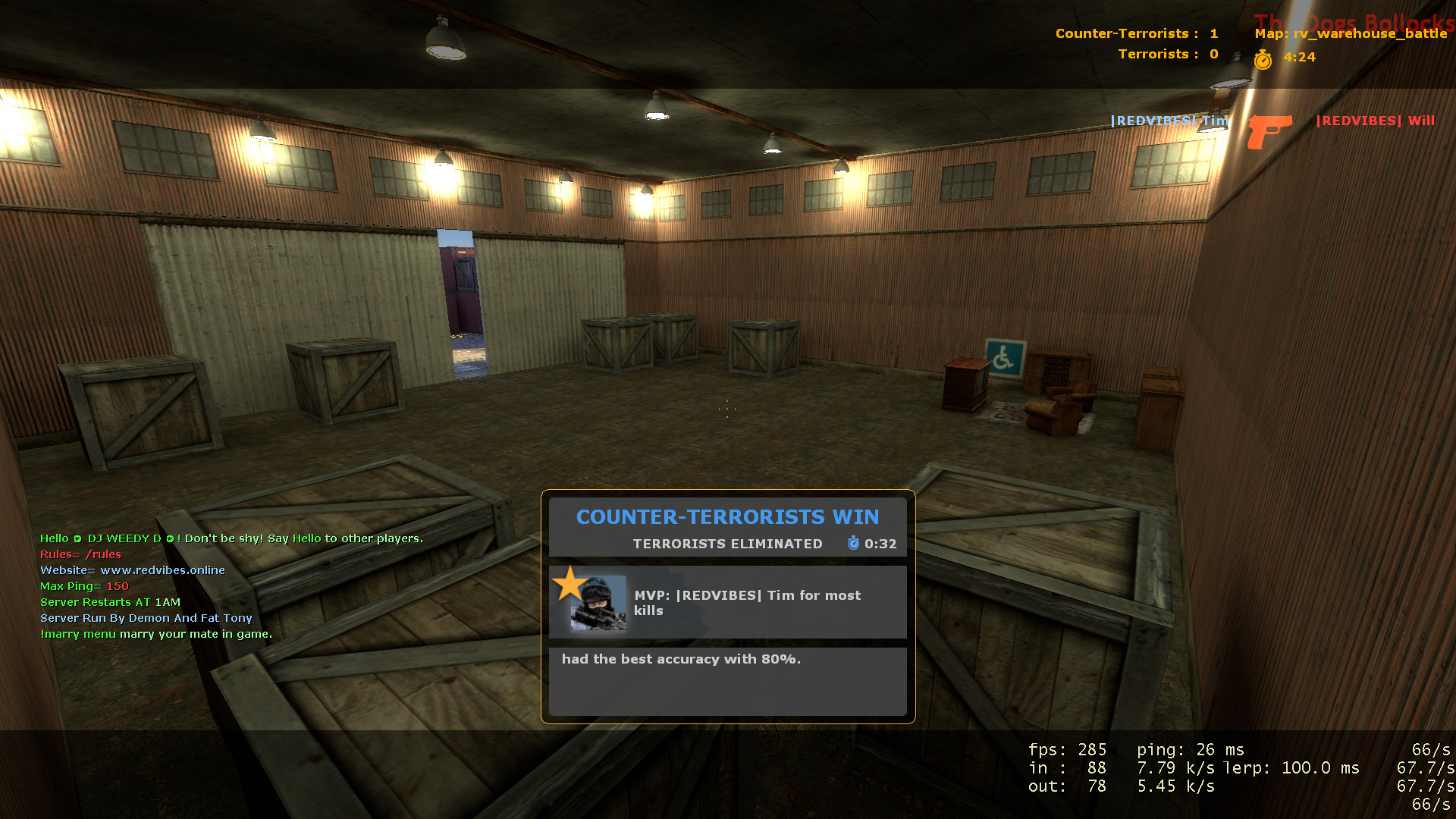Click the MVP player avatar thumbnail
Screen dimensions: 1456x819
(x=598, y=604)
